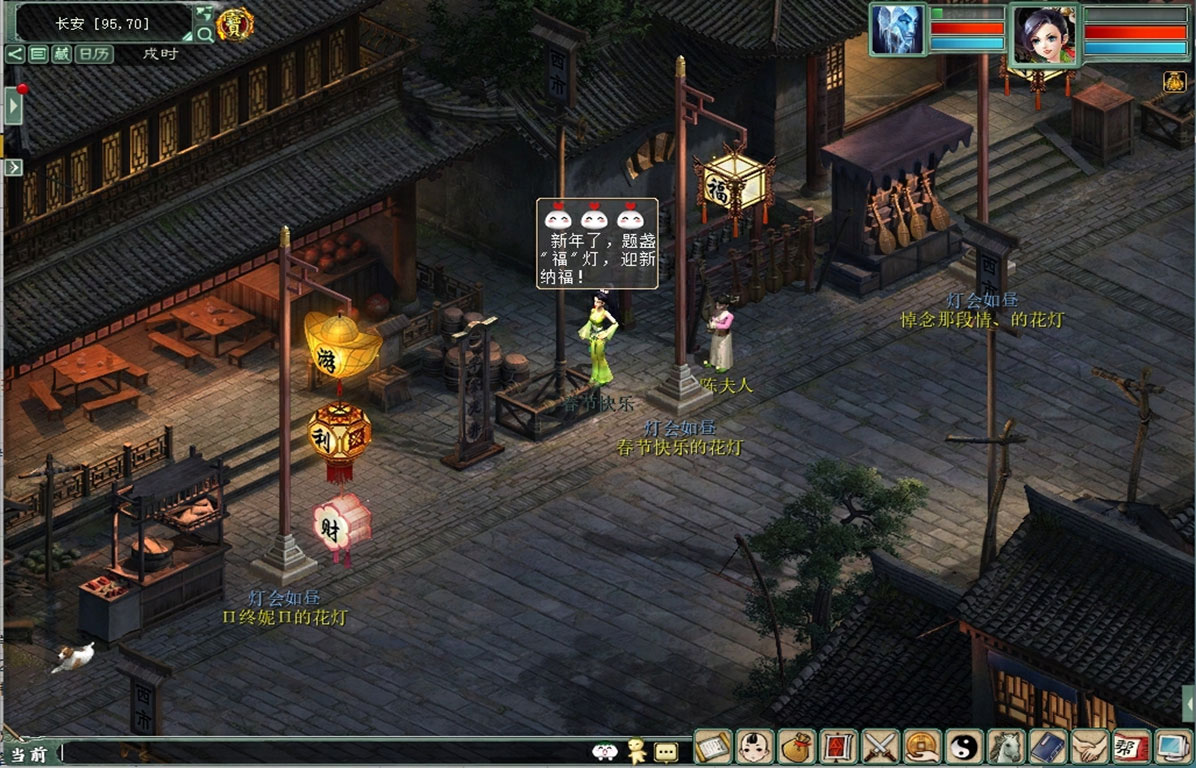Expand the double-arrow tab on the left edge
Screen dimensions: 1196x768
tap(13, 167)
